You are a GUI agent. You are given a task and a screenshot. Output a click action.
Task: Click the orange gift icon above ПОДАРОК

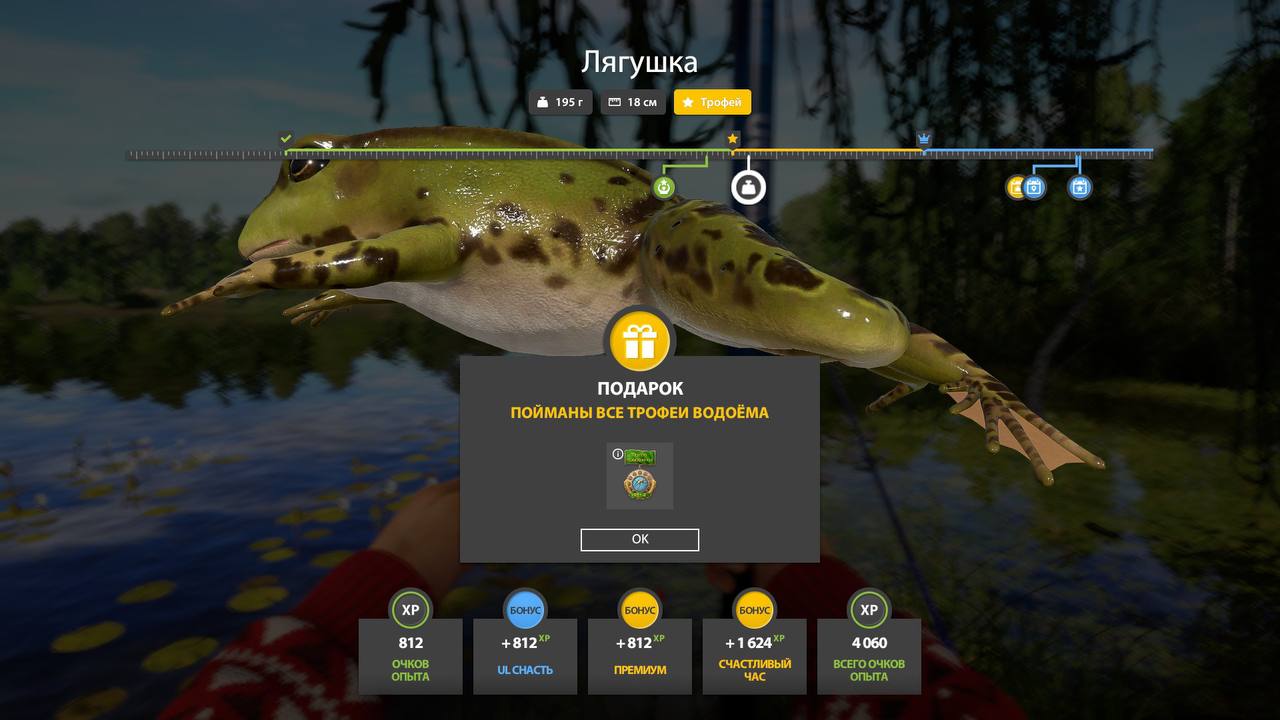point(640,341)
